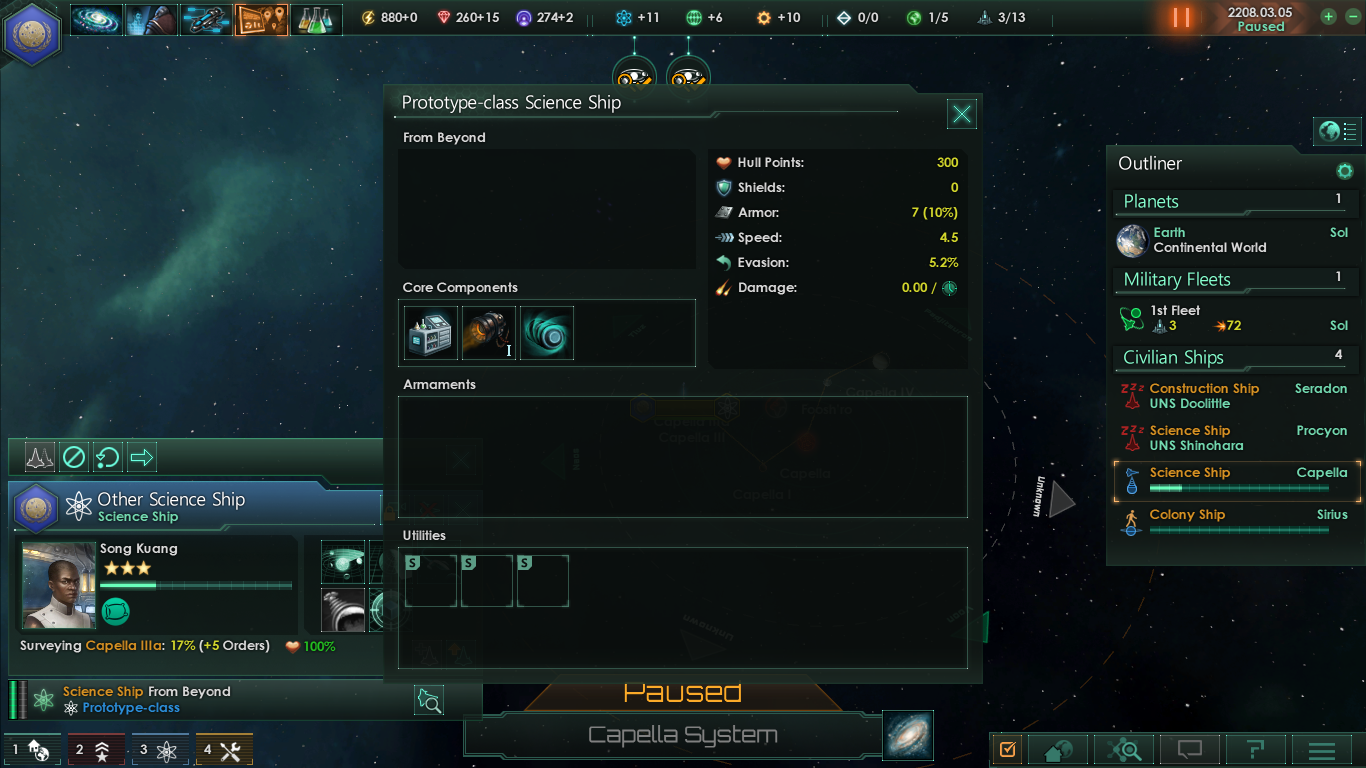Toggle the Outliner visibility button
The width and height of the screenshot is (1366, 768).
coord(1337,131)
